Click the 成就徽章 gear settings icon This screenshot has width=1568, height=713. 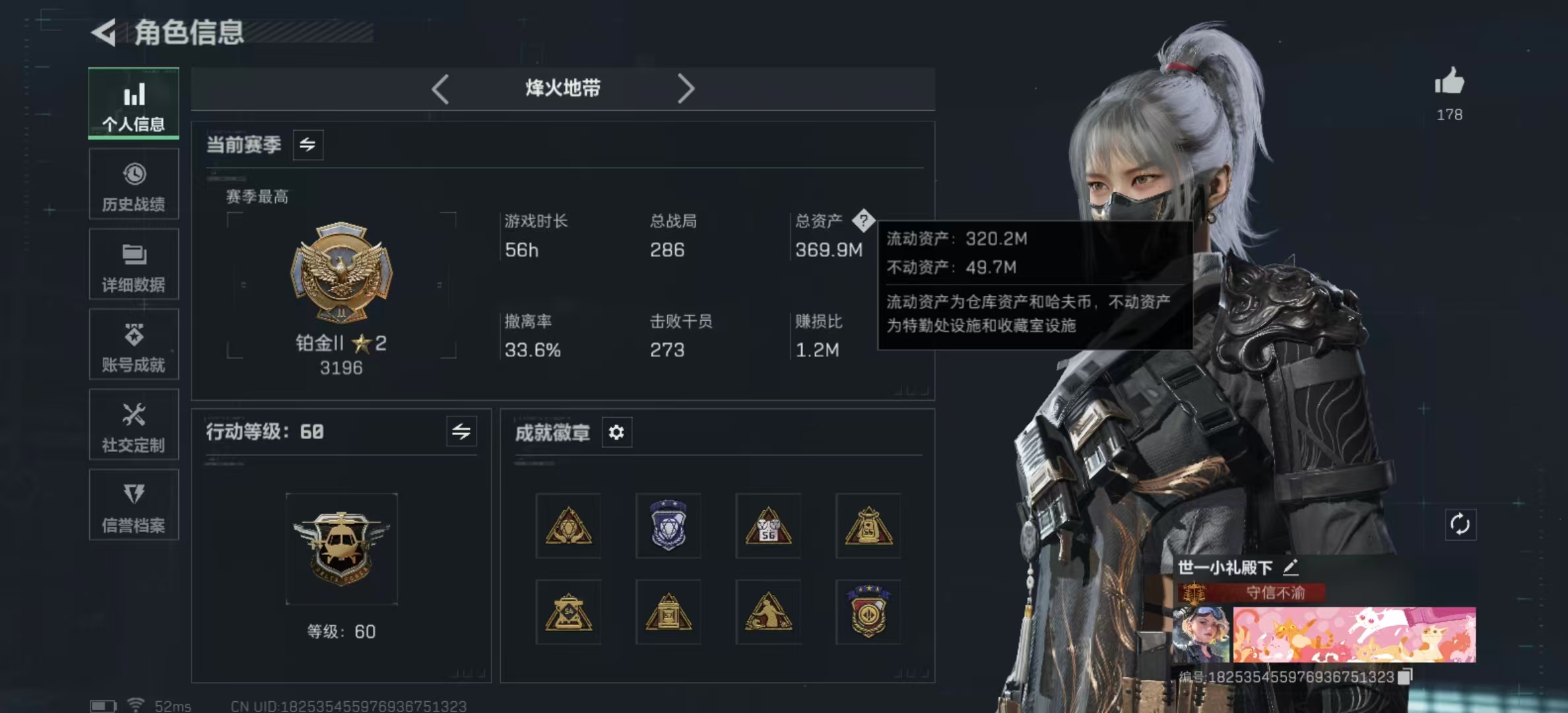[616, 432]
